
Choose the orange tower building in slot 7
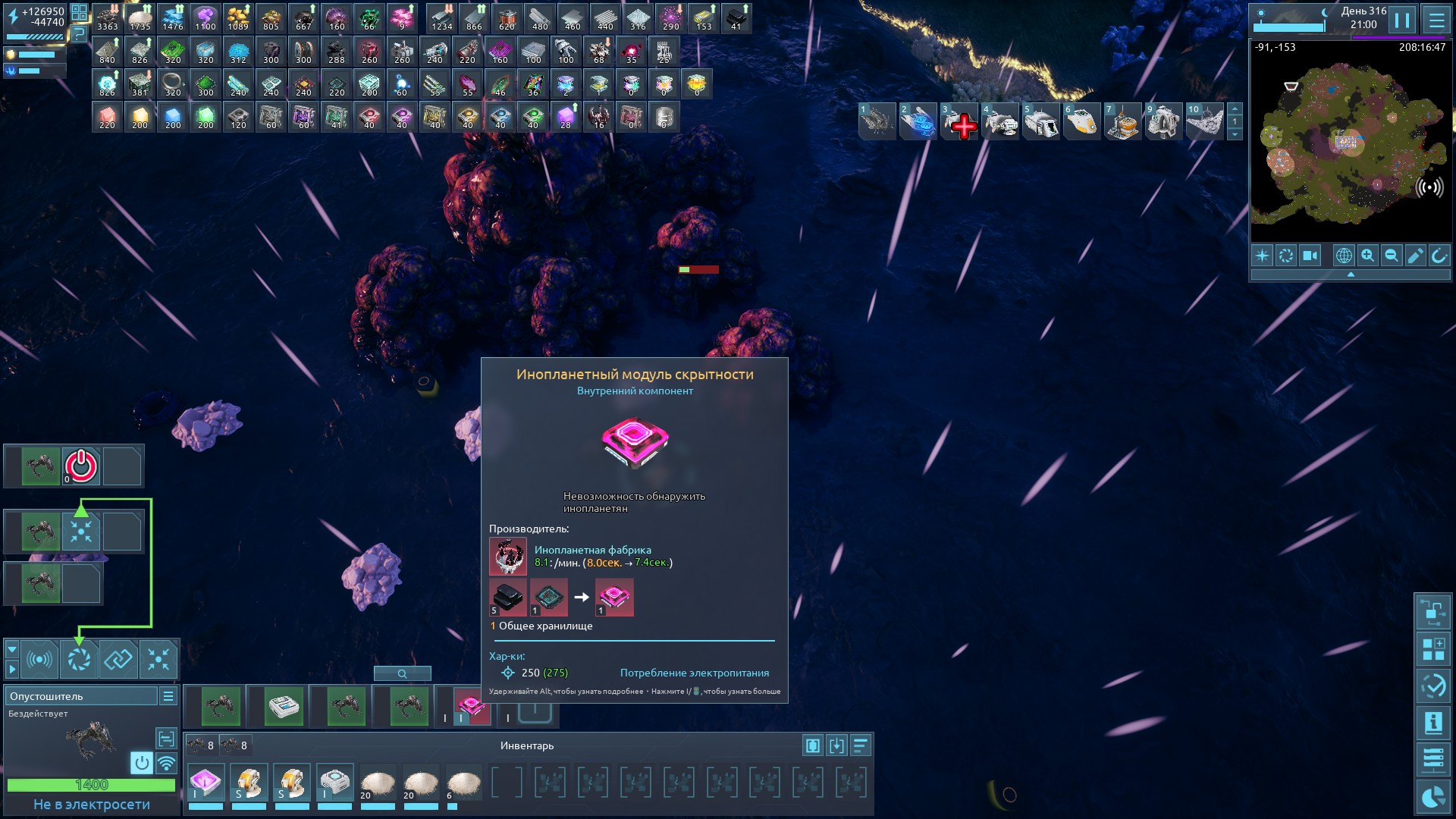tap(1122, 122)
